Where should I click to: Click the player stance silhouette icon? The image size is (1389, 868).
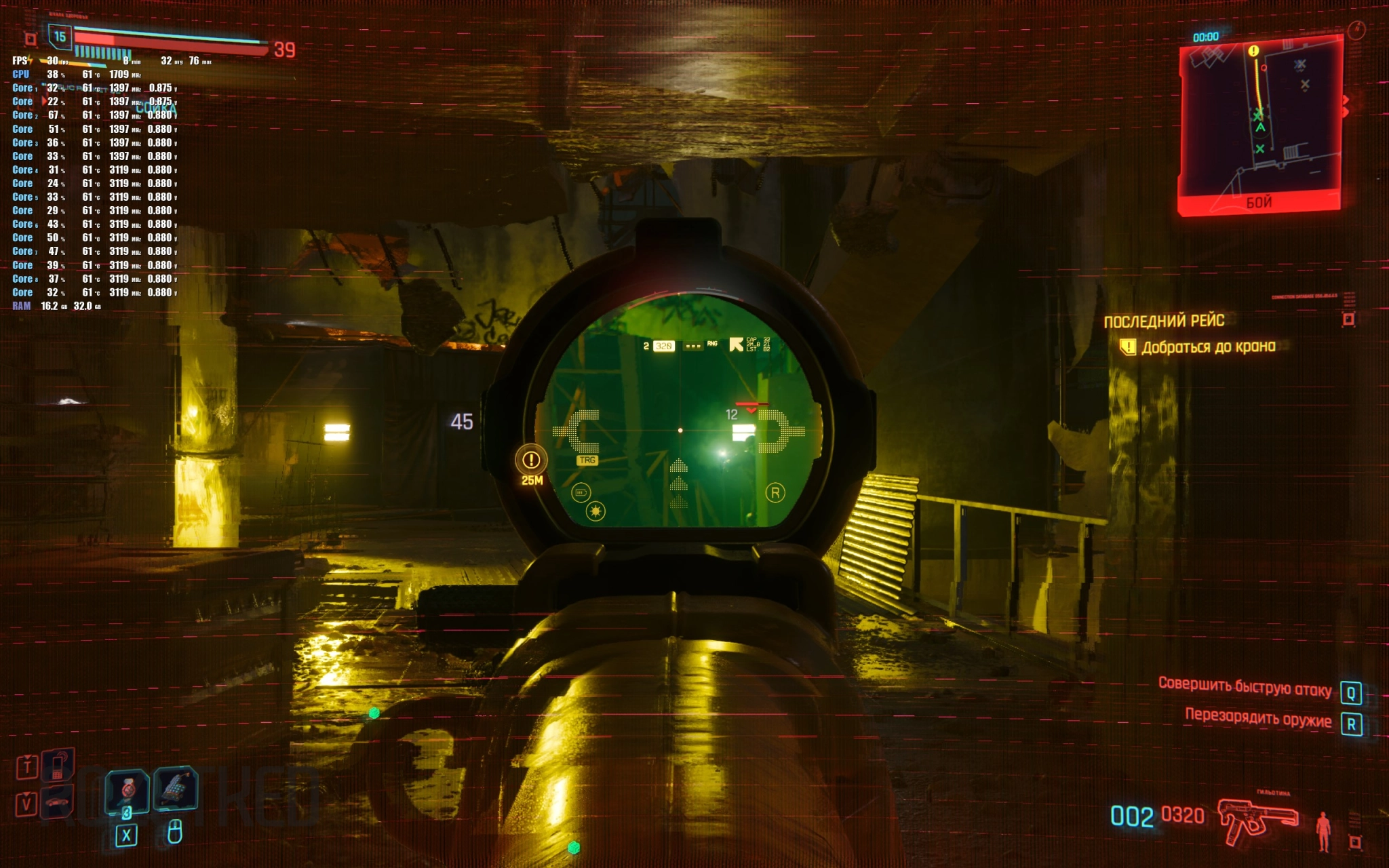[x=1323, y=831]
